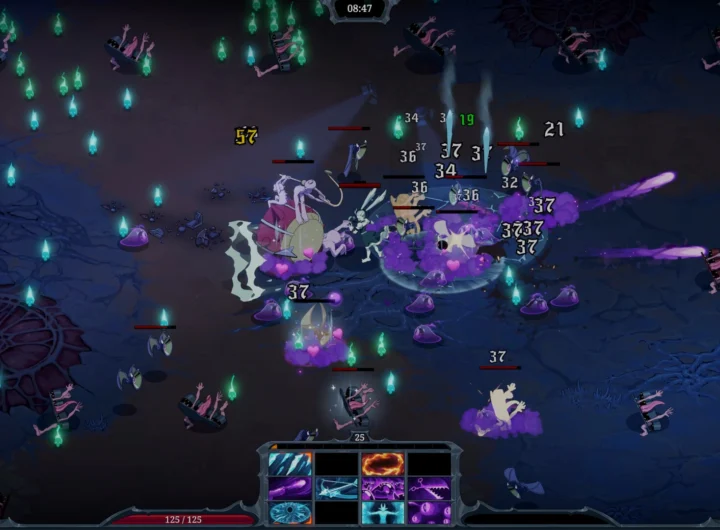The image size is (720, 530).
Task: Click the blue crossbow ability icon
Action: pos(336,488)
